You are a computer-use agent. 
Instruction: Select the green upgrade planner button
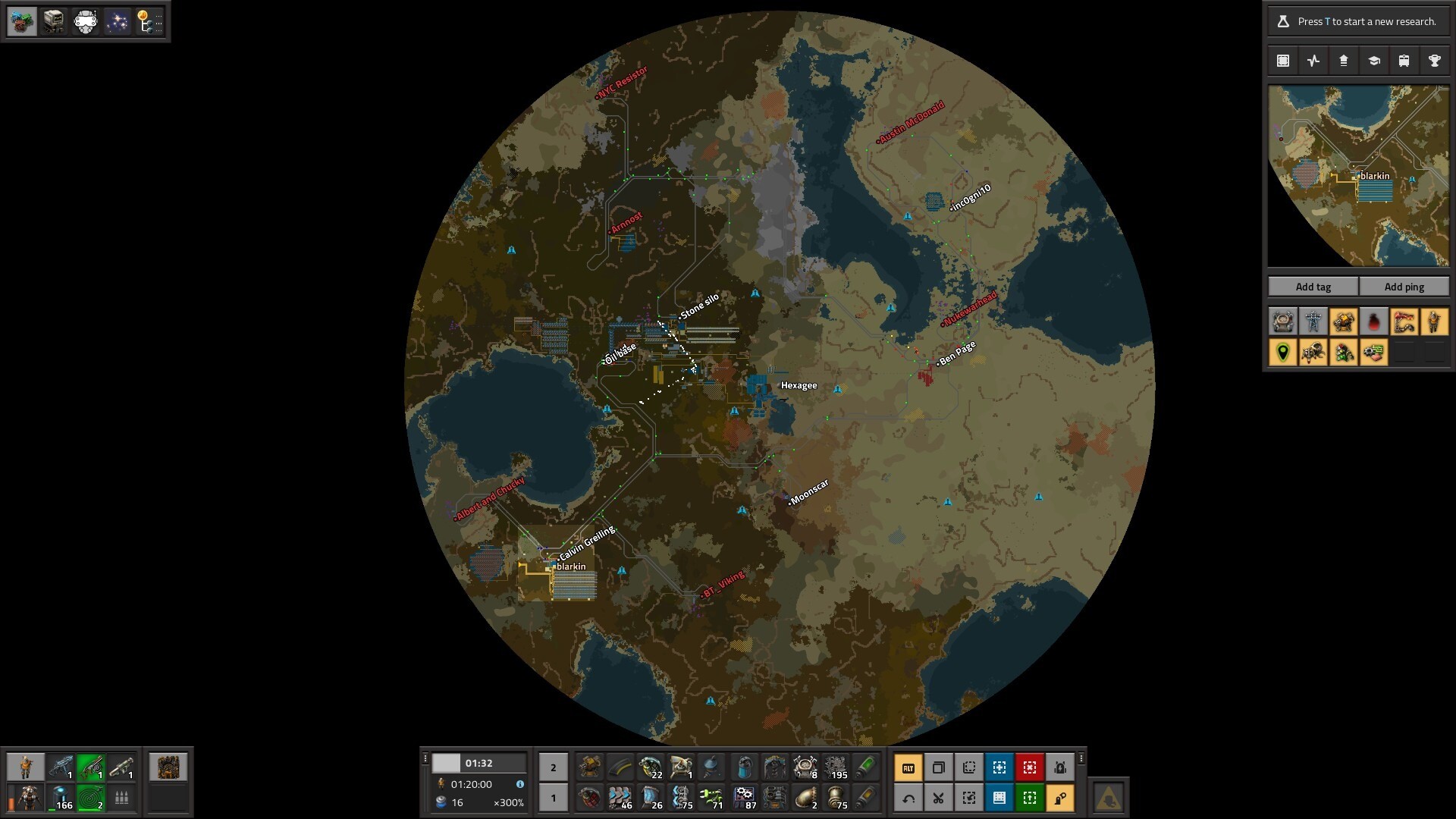(x=1029, y=798)
